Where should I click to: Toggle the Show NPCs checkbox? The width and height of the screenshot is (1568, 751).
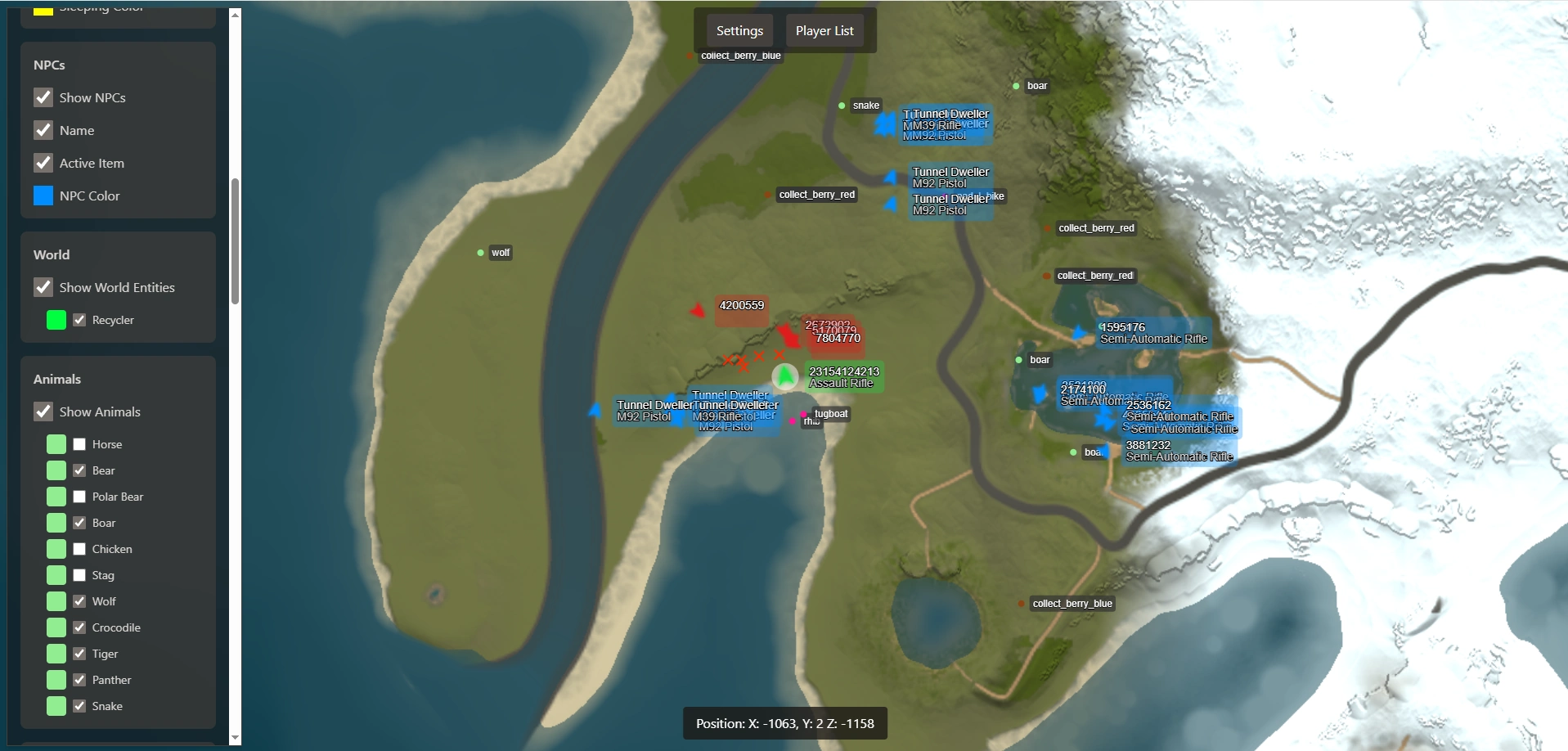click(x=43, y=97)
